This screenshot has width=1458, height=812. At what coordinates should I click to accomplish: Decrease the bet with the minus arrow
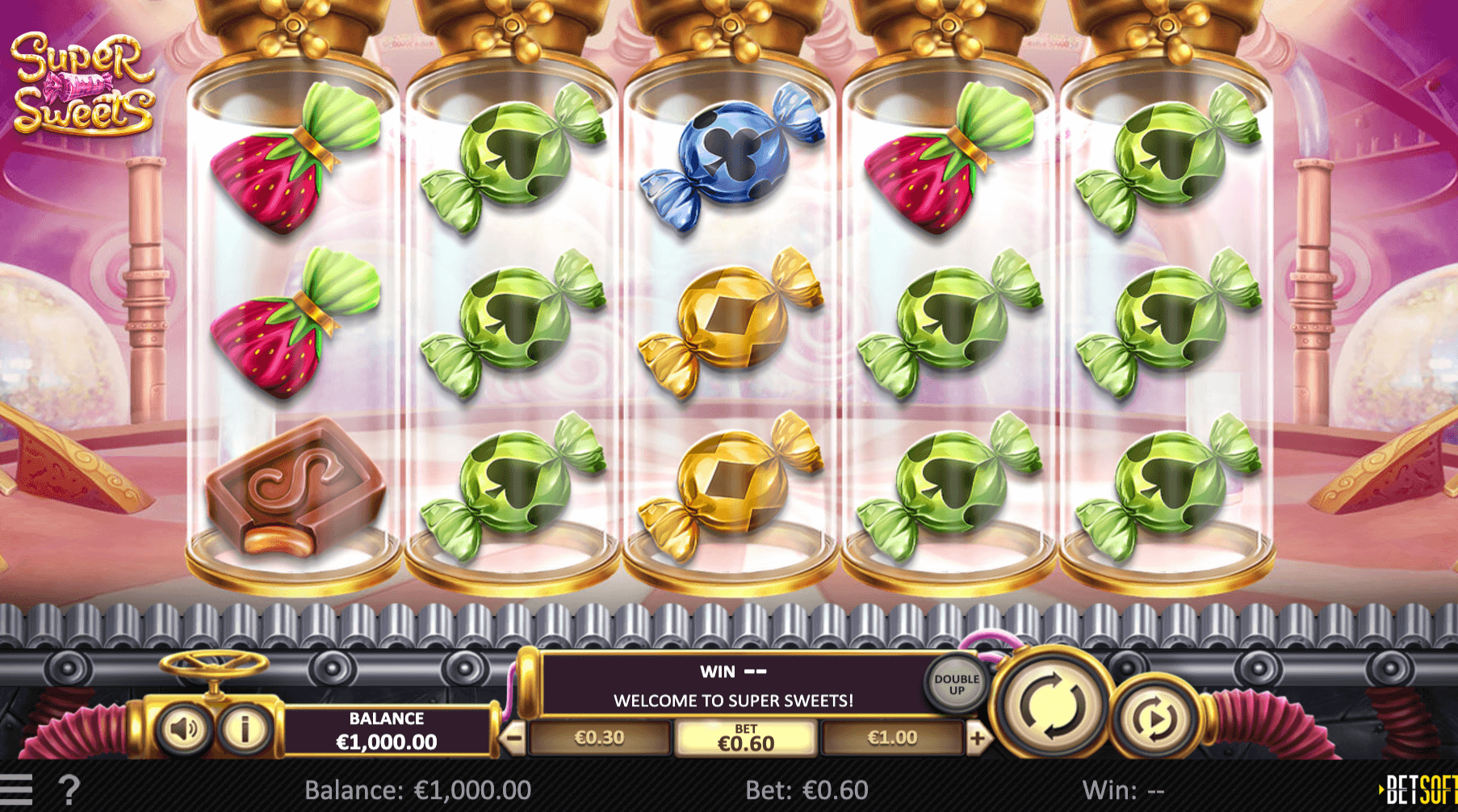(x=513, y=738)
